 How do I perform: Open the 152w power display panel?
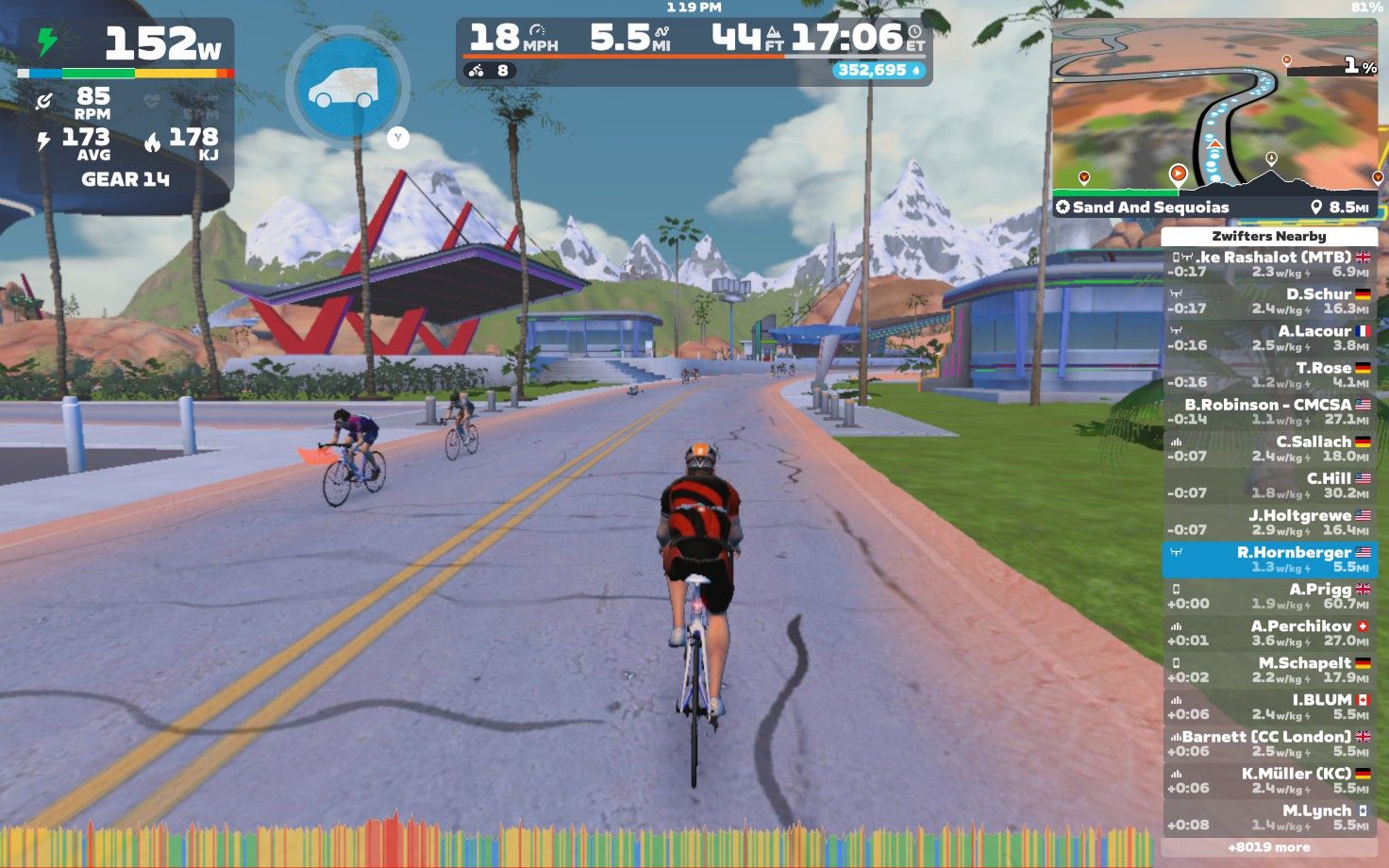click(x=126, y=44)
